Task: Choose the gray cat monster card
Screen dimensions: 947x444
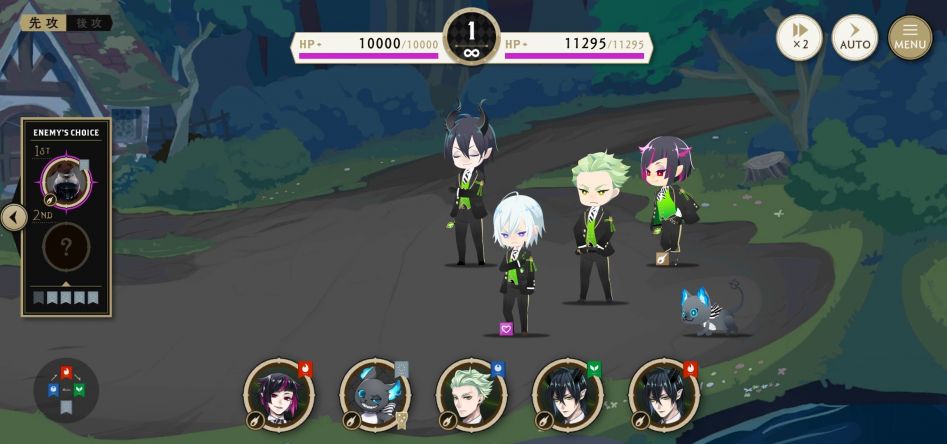Action: (x=374, y=395)
